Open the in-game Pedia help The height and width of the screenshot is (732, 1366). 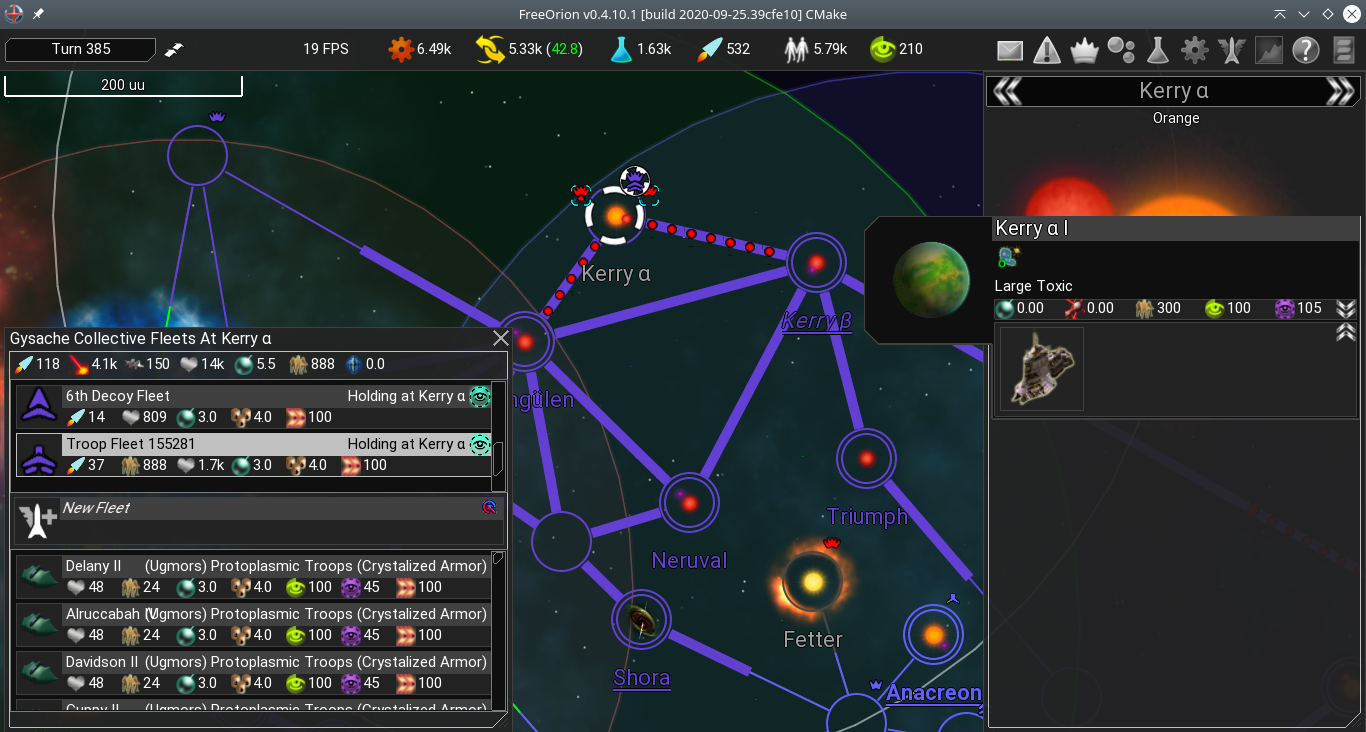1305,49
